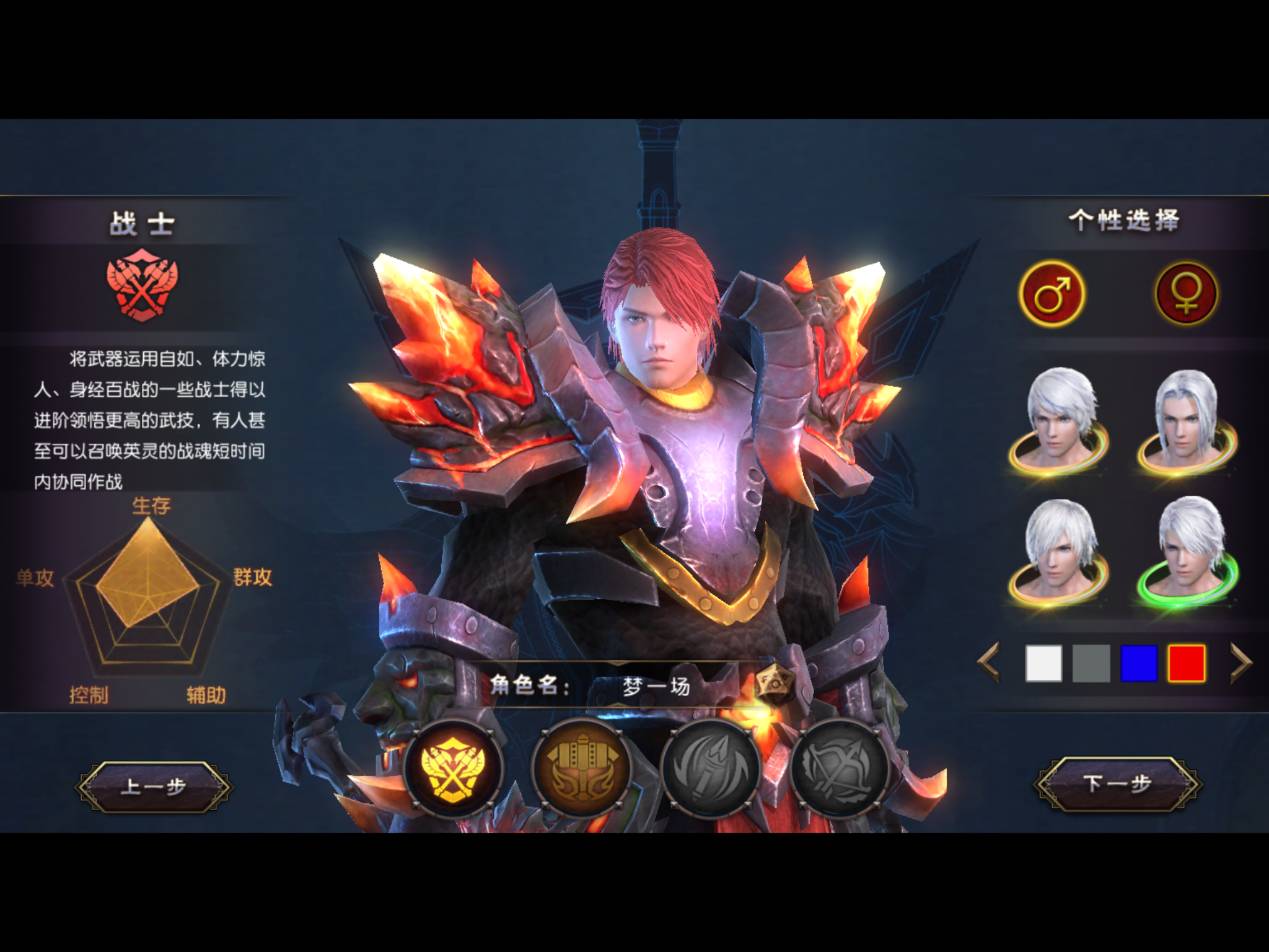Pick the gray hair color swatch
Screen dimensions: 1269x952
click(x=1091, y=663)
